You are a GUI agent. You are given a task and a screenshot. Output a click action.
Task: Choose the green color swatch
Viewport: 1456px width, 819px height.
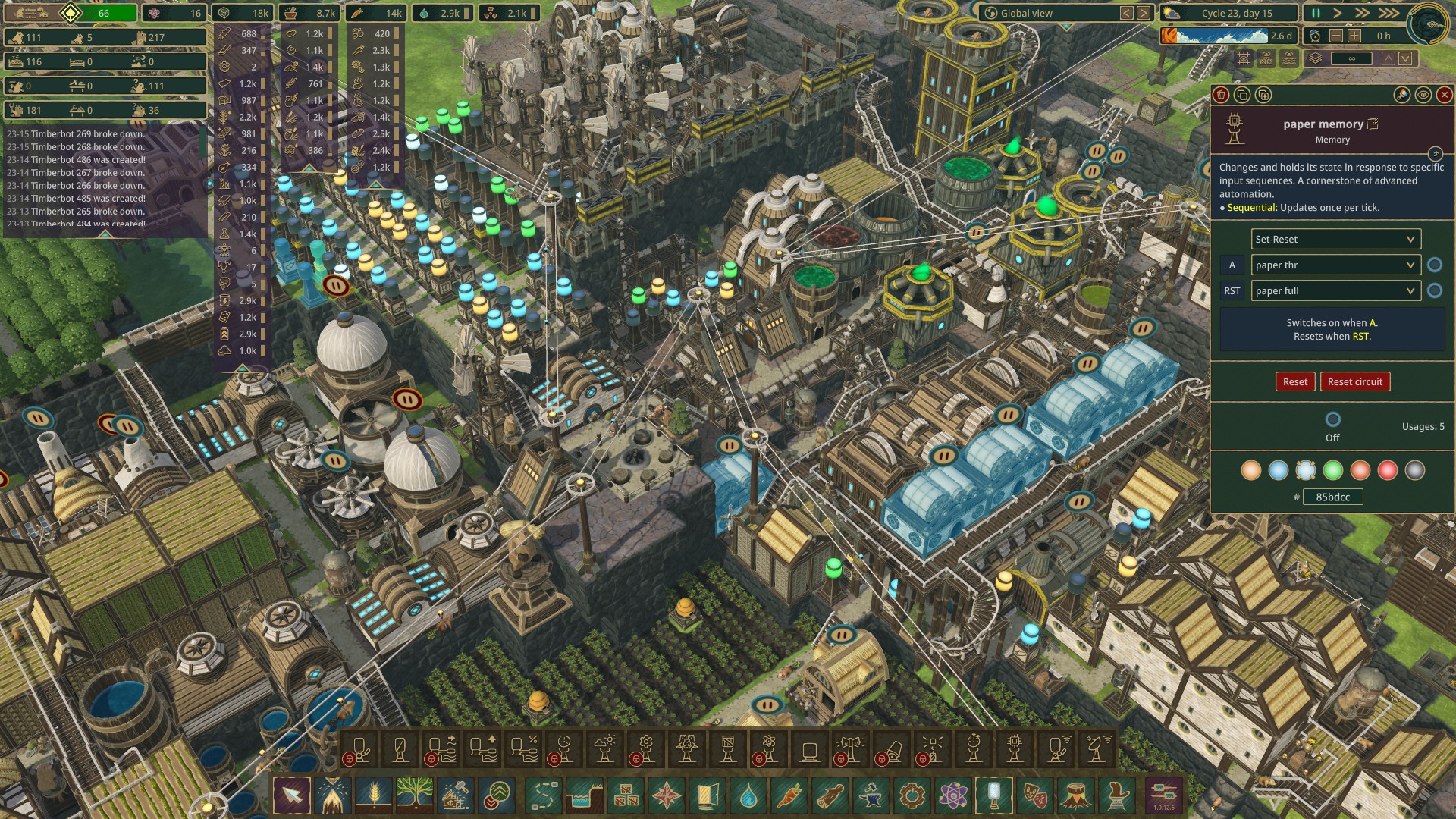click(x=1333, y=471)
